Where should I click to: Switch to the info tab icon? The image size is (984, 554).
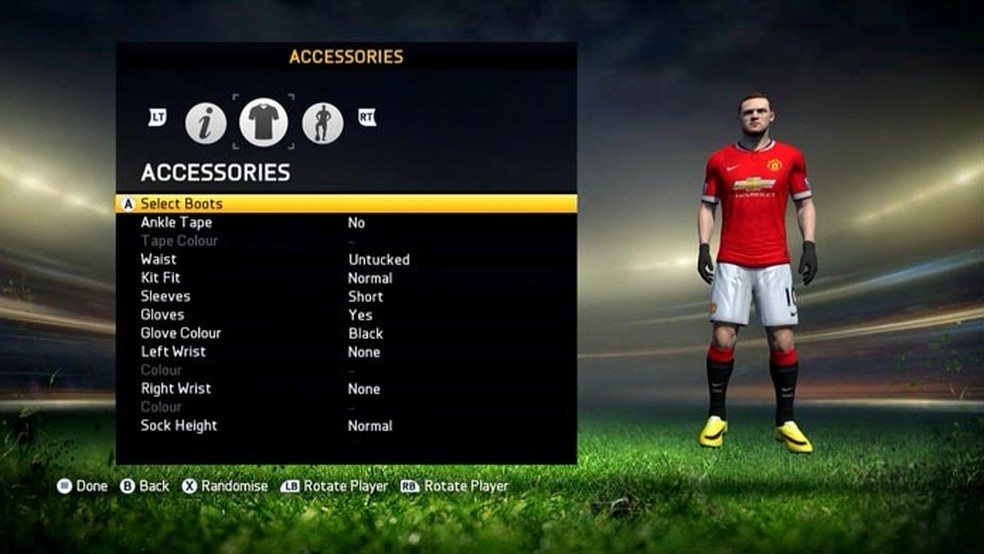click(205, 123)
